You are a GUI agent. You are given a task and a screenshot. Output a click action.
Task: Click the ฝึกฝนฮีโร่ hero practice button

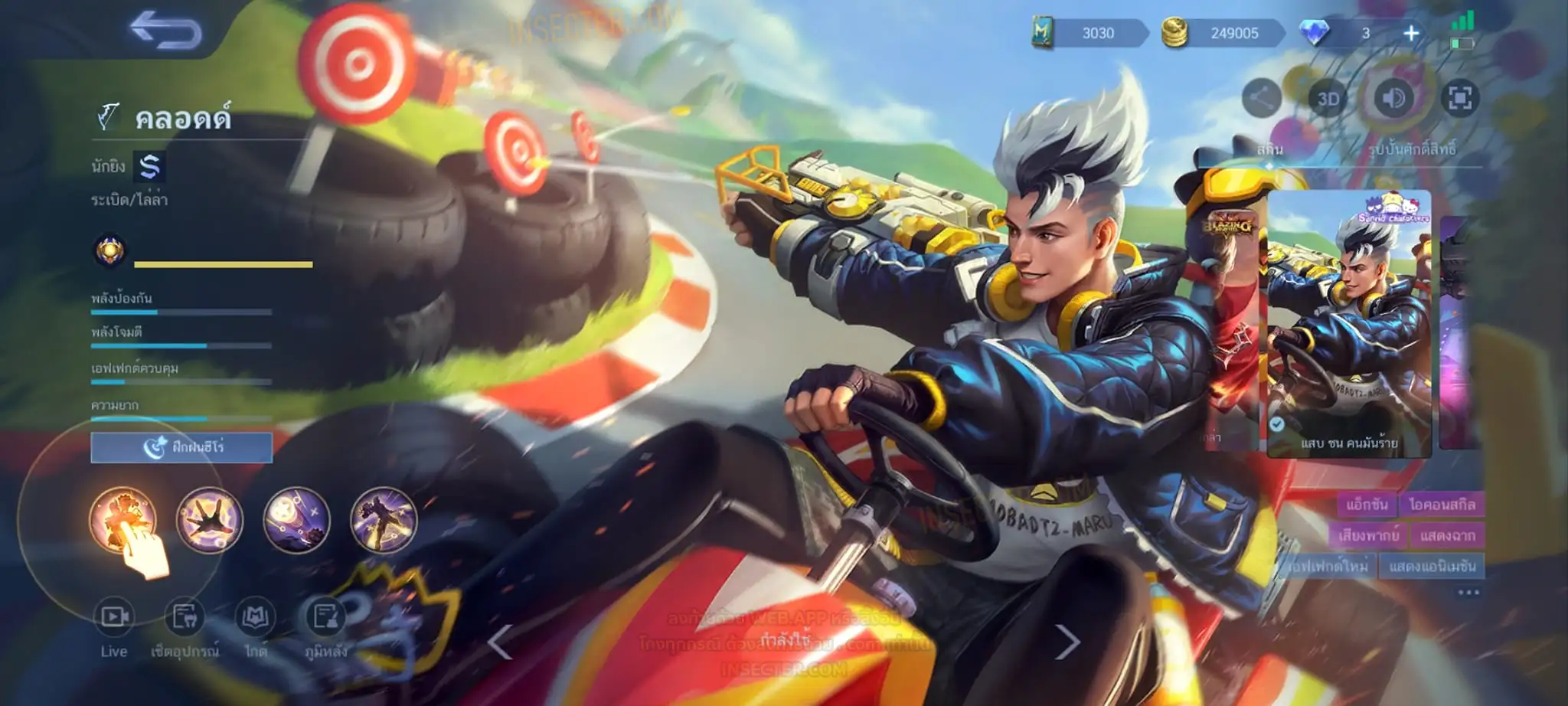point(181,447)
